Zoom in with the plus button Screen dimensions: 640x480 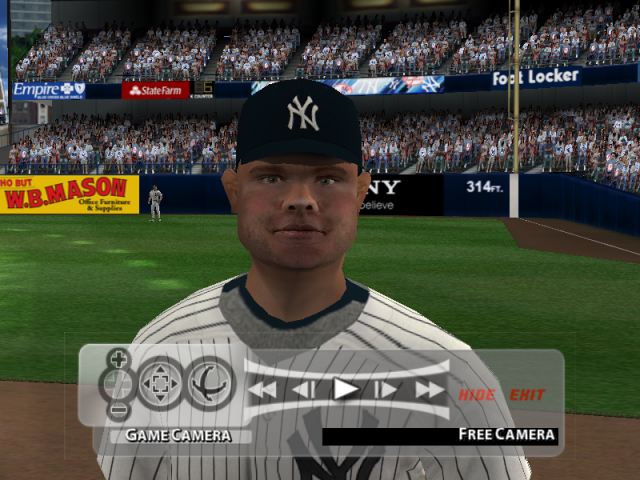[x=119, y=359]
